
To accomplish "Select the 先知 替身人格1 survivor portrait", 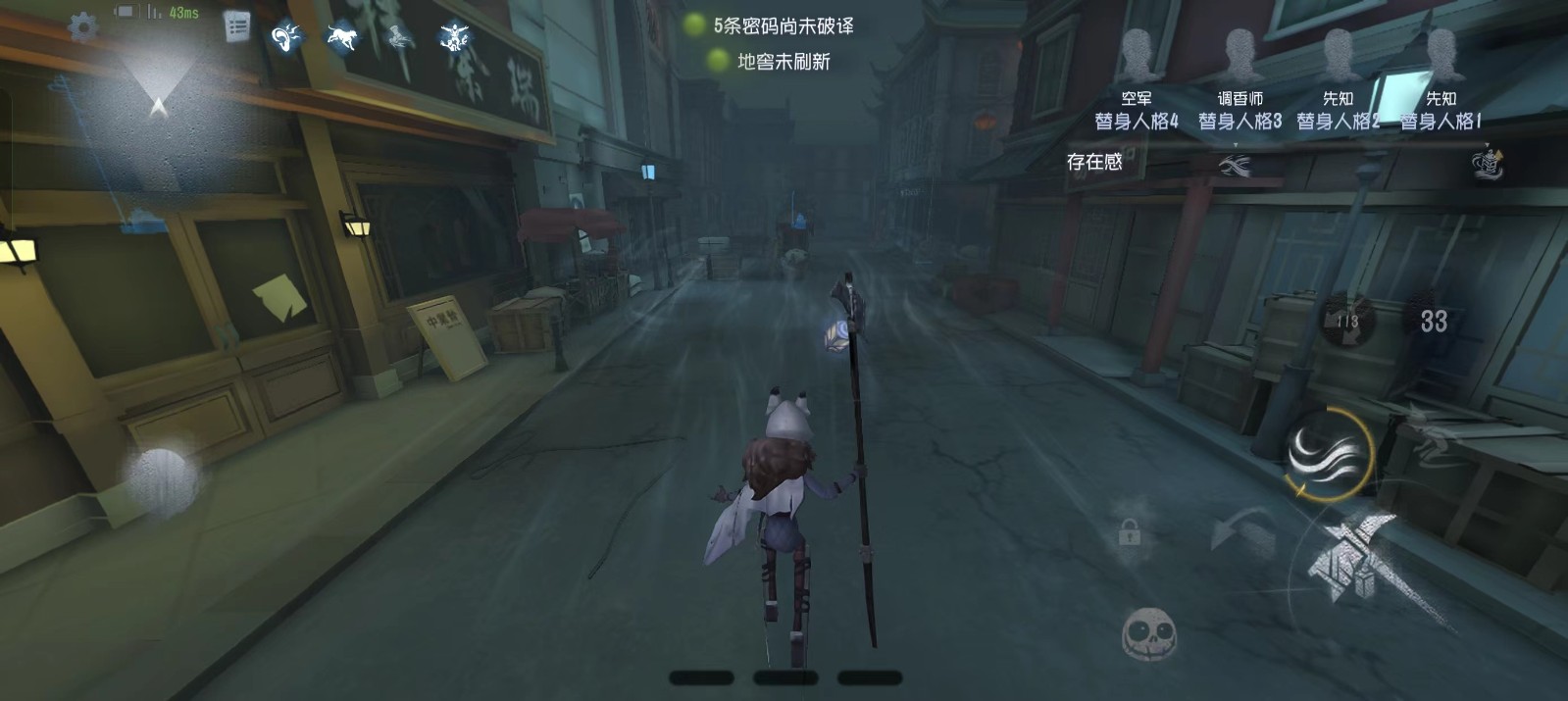I will click(1440, 54).
